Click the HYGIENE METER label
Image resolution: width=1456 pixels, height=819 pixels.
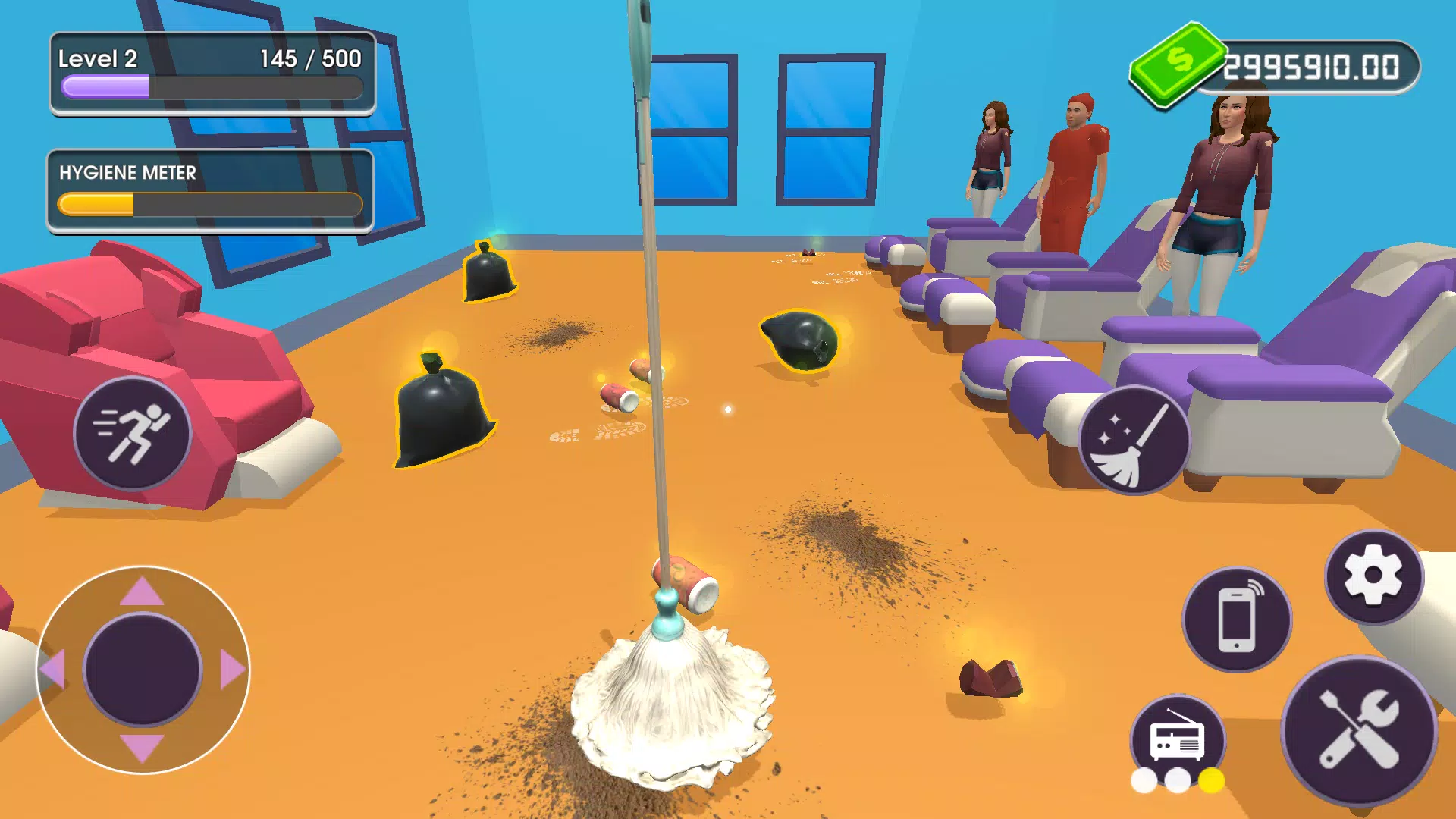(x=127, y=173)
